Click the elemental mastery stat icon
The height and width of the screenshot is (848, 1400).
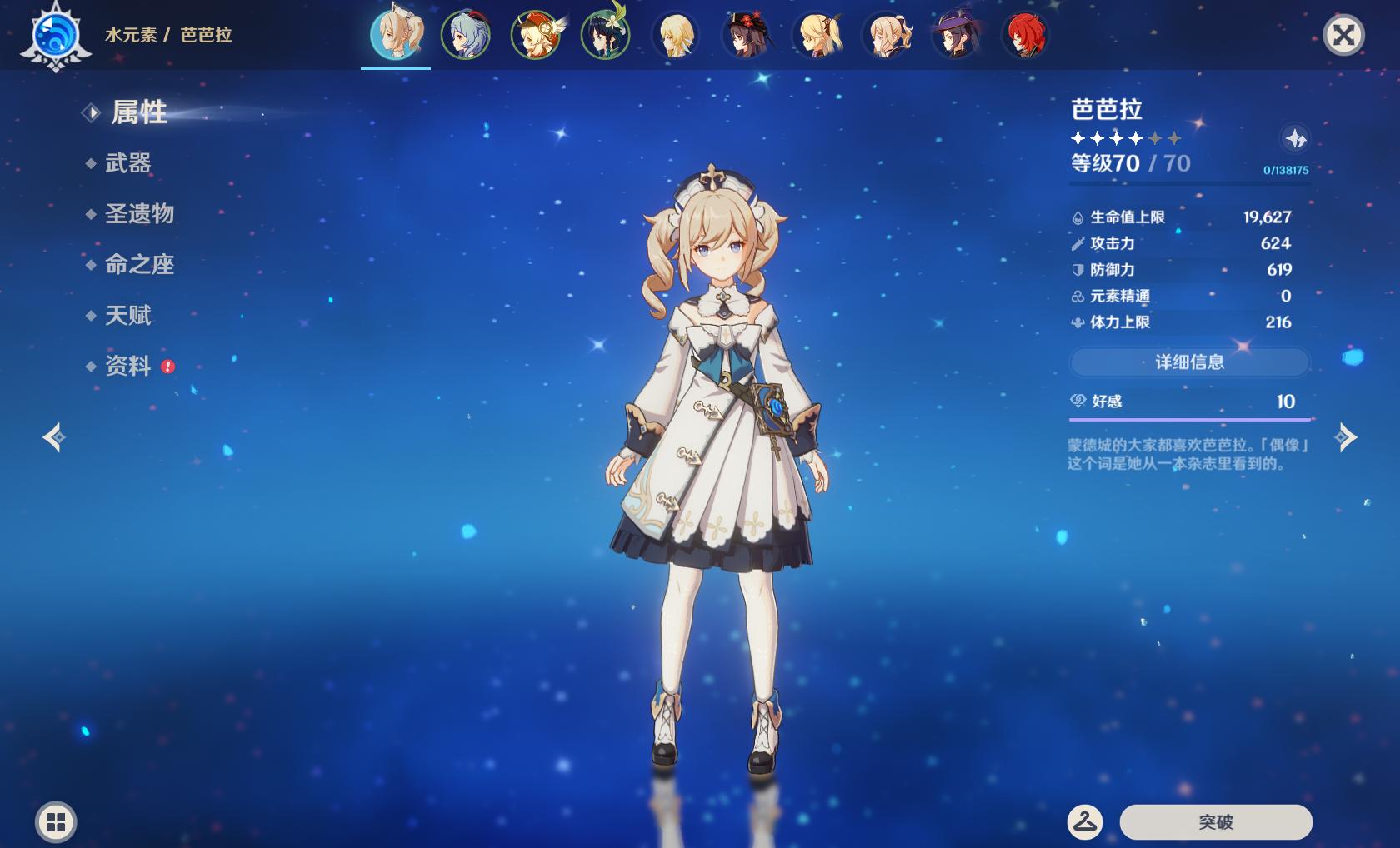1077,296
